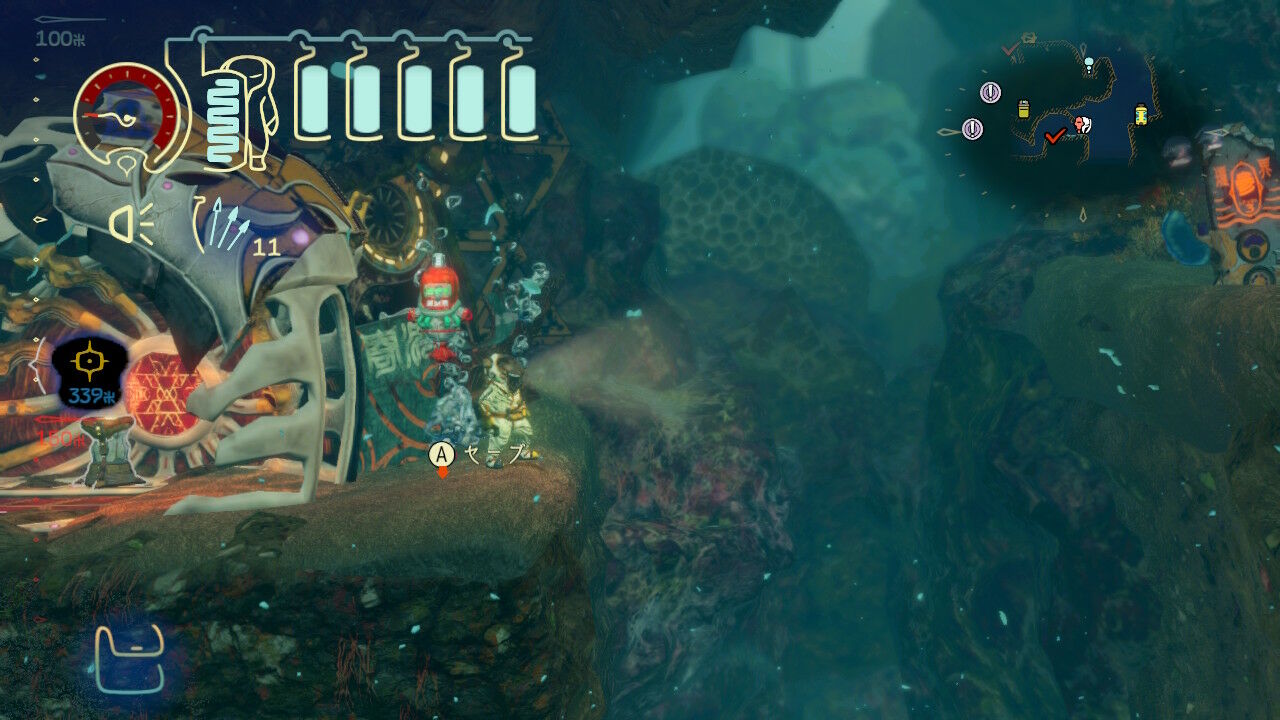Open the bag inventory icon
The height and width of the screenshot is (720, 1280).
(129, 659)
